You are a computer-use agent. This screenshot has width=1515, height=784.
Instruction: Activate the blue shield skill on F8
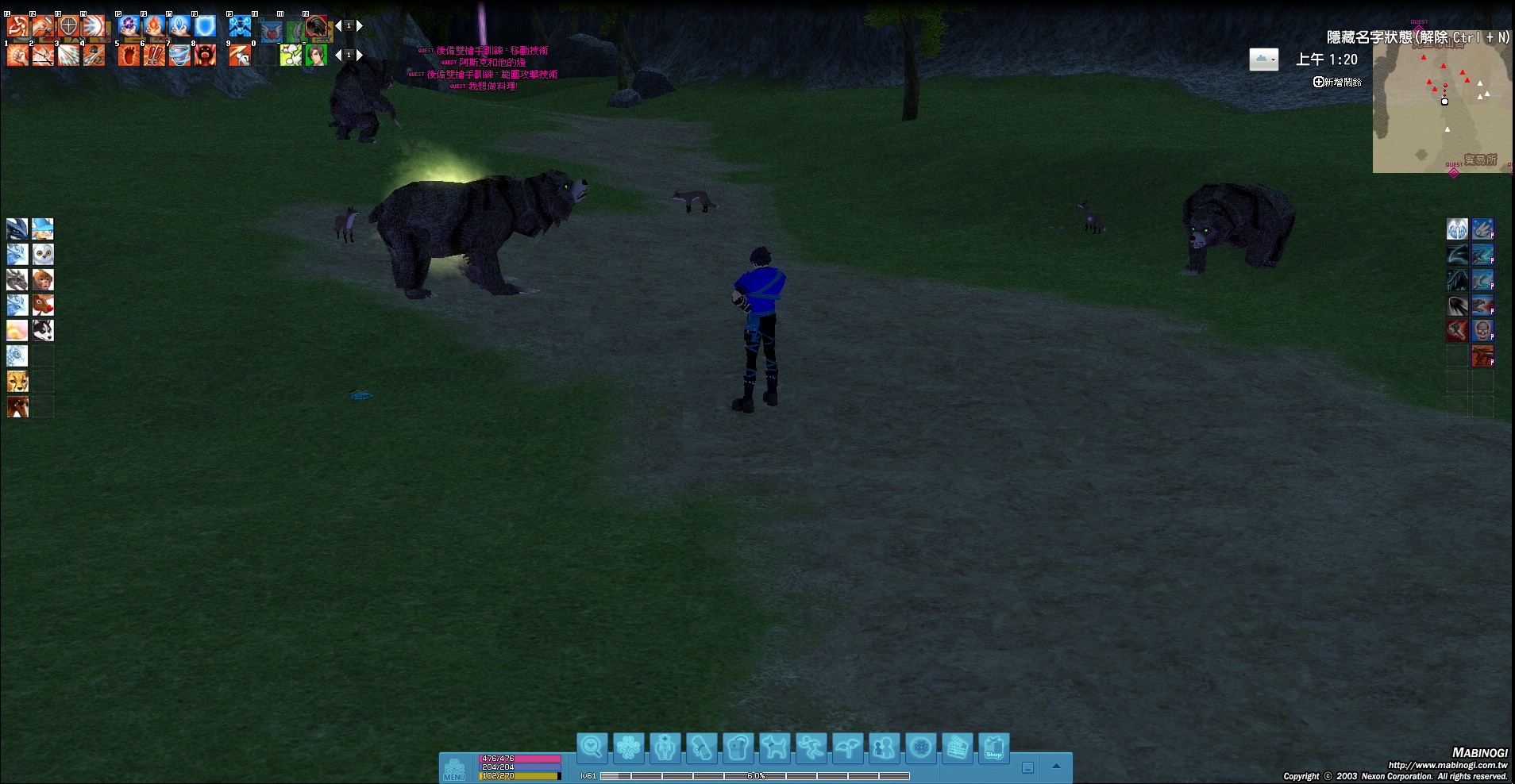(206, 26)
